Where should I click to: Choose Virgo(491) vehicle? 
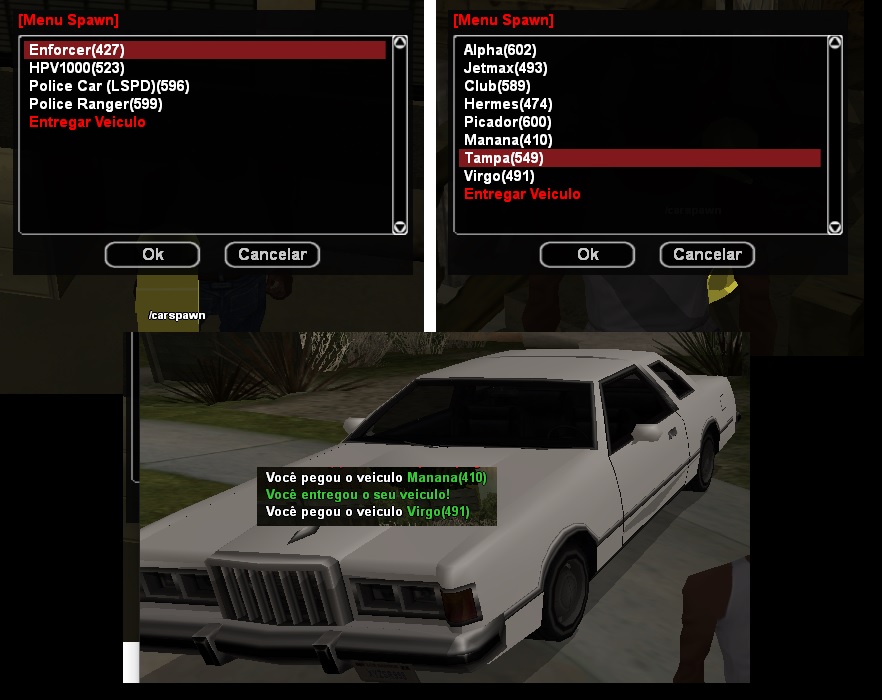click(499, 176)
